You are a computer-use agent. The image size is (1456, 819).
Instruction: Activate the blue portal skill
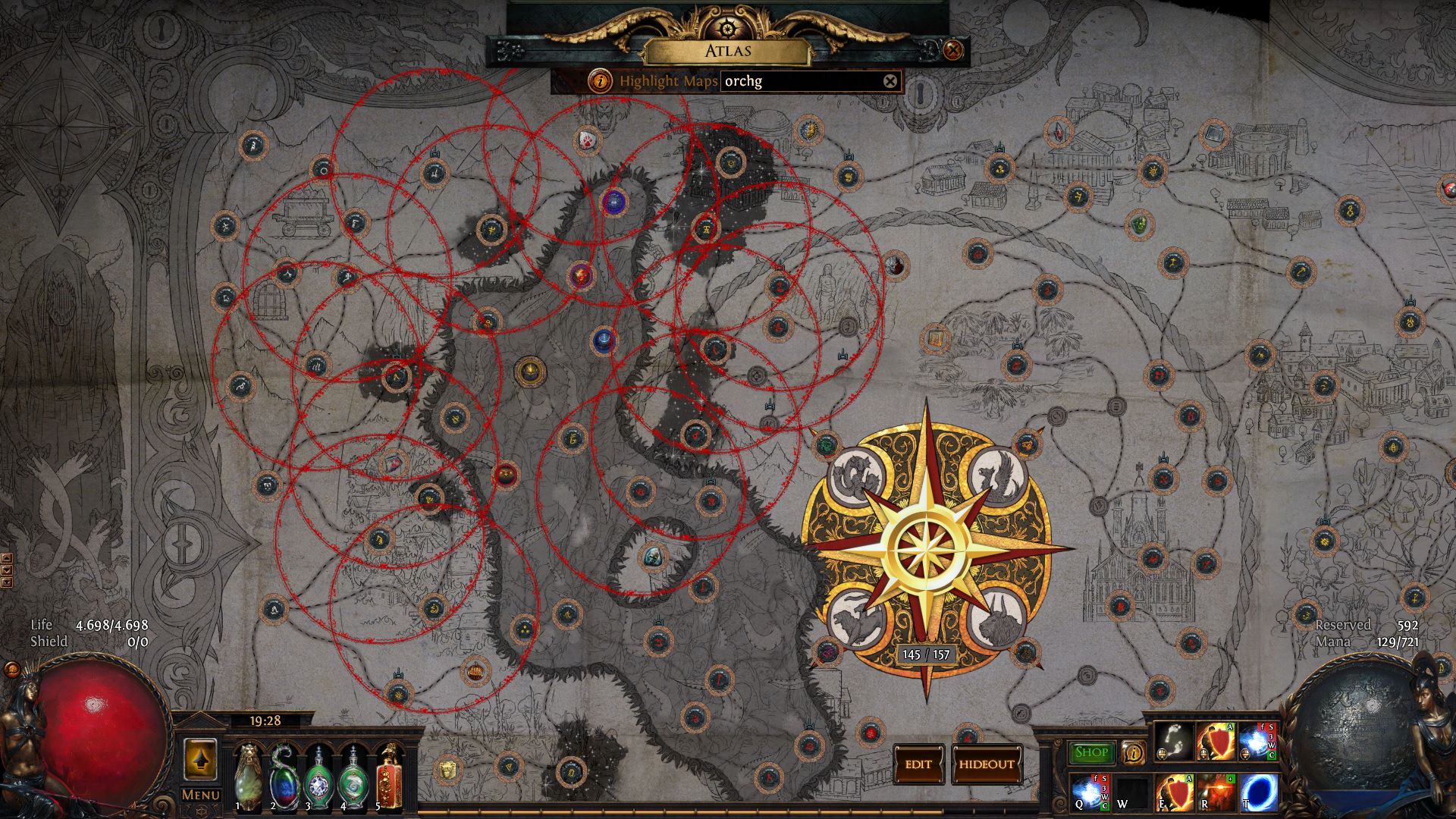1258,792
